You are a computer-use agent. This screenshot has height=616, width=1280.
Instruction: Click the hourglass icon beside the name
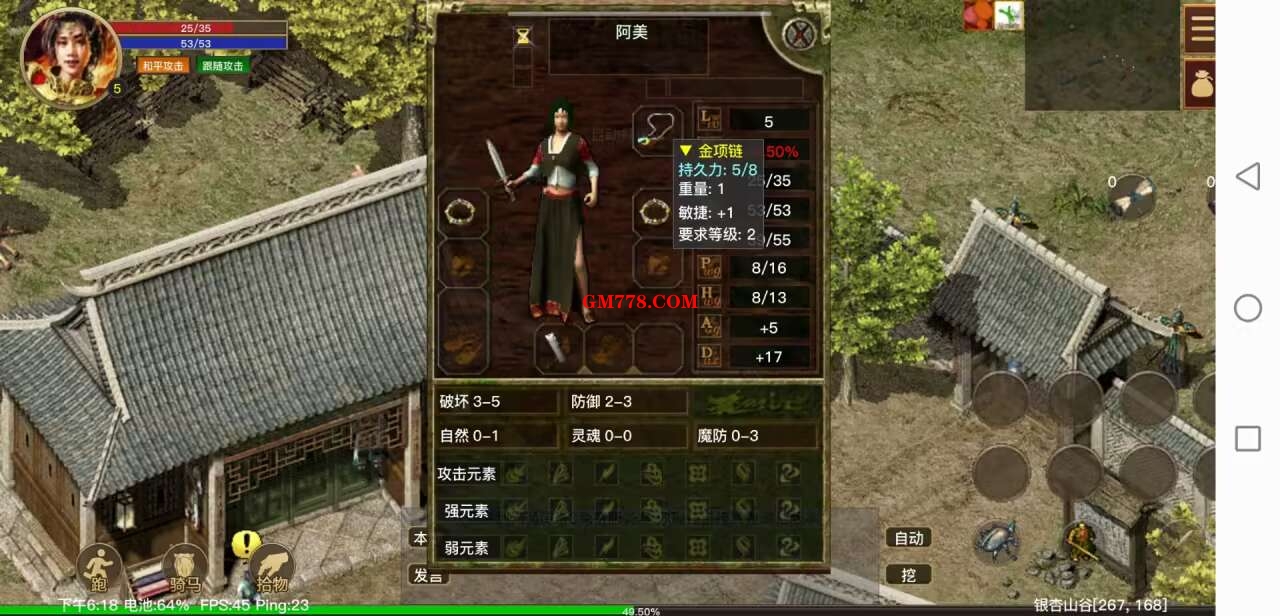524,36
